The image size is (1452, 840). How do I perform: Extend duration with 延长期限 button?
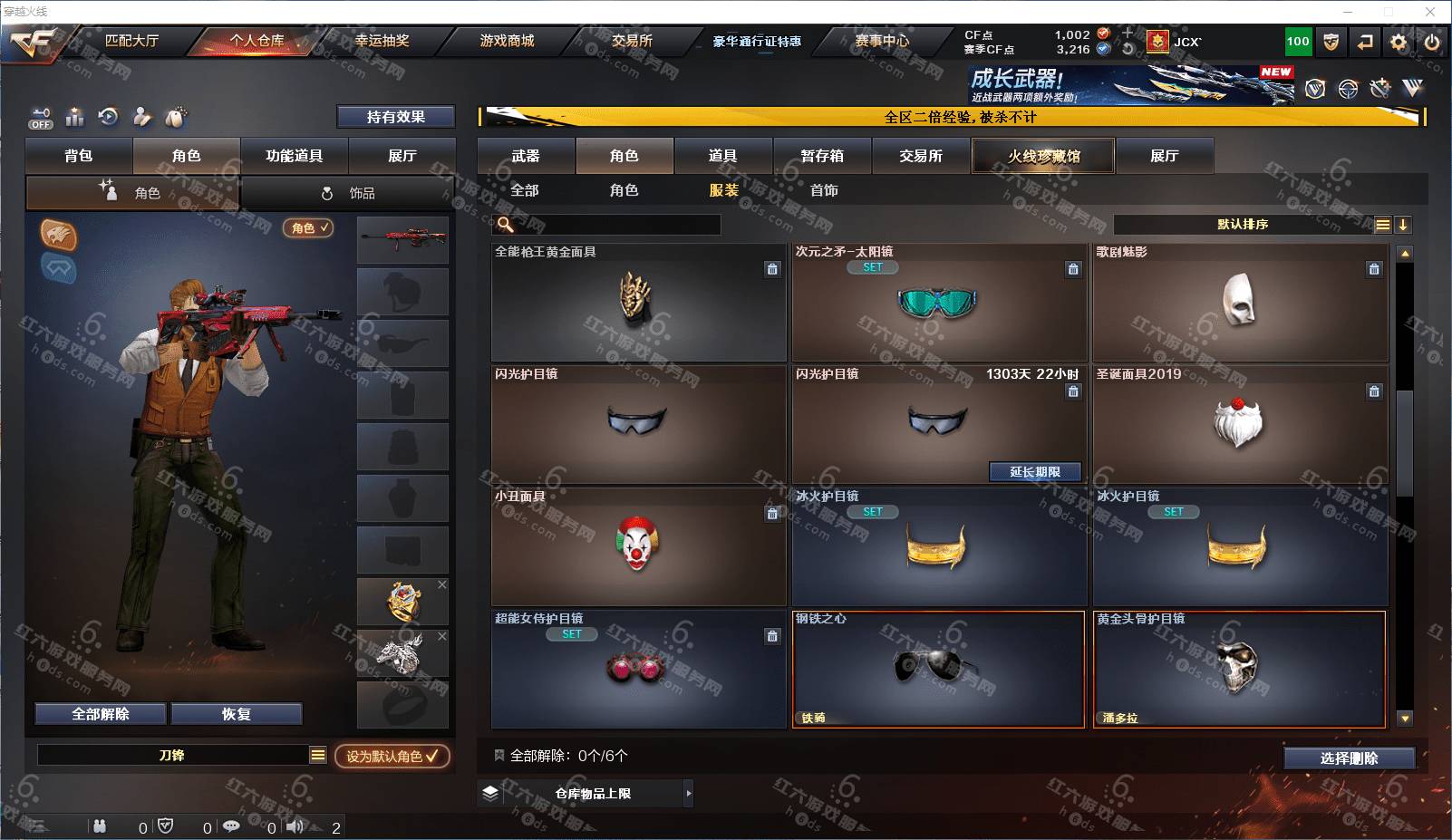coord(1035,472)
